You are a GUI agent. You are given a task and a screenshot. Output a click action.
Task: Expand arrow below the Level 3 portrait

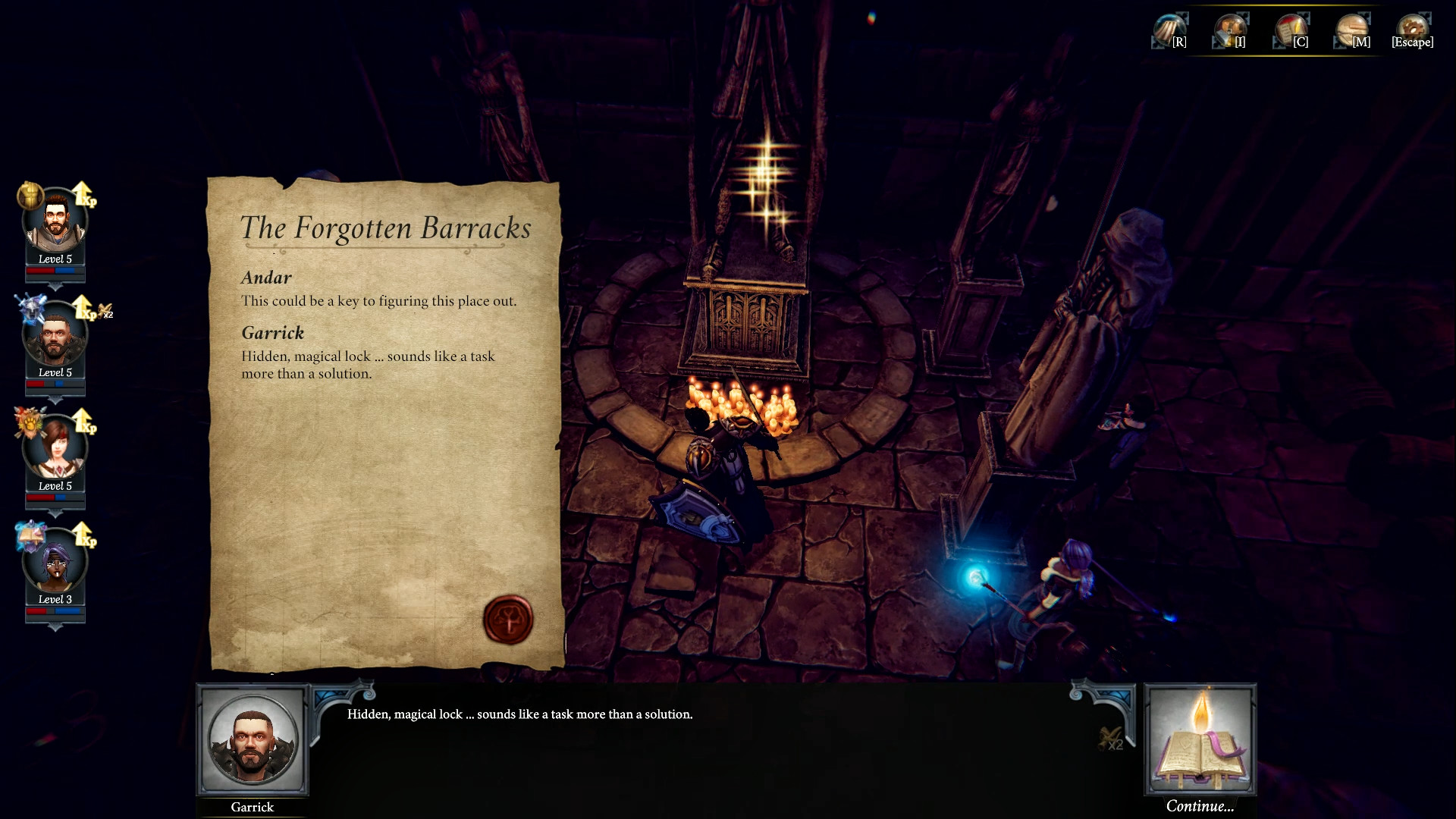point(55,628)
